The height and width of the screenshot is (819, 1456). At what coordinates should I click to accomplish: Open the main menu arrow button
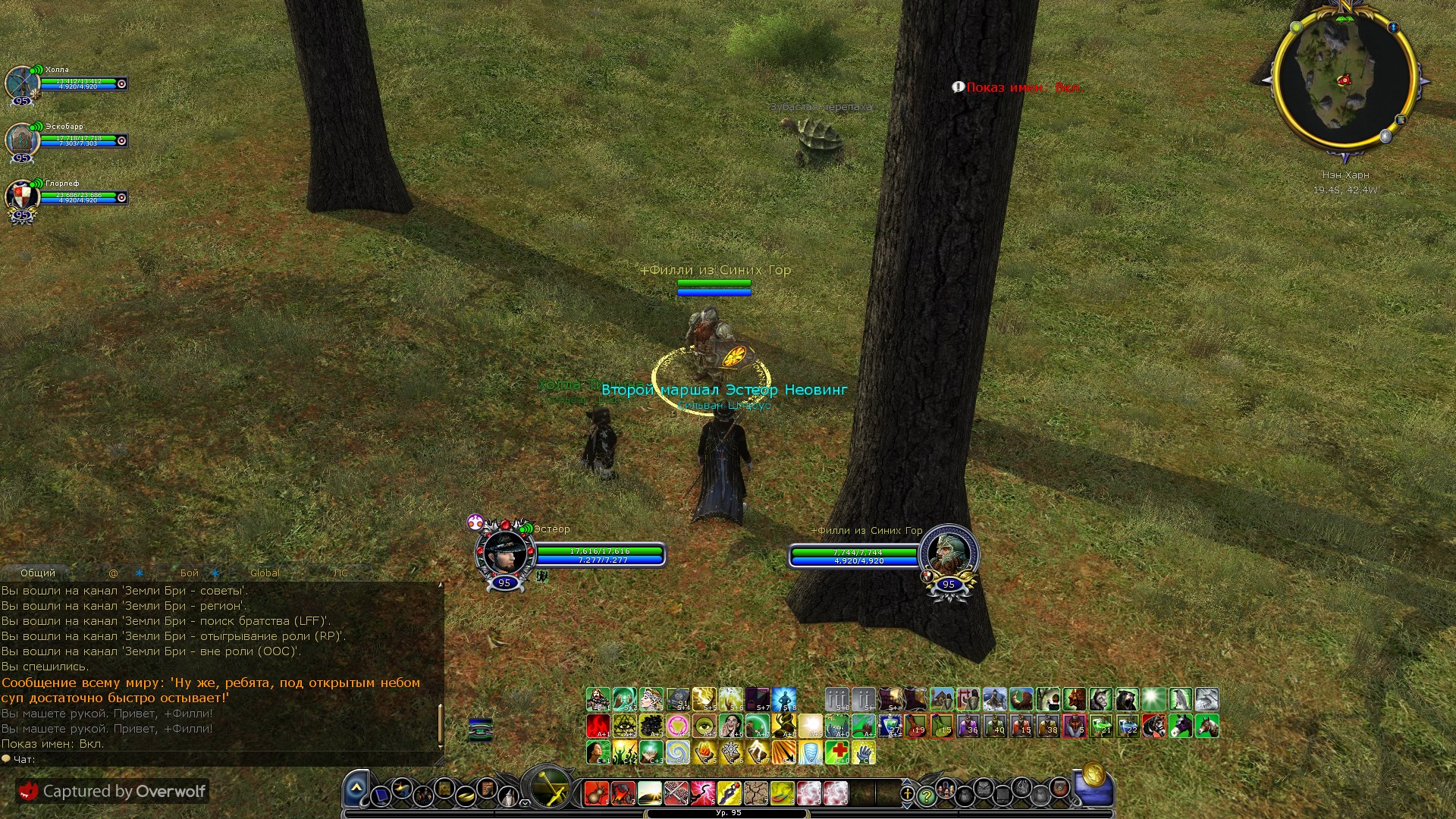pyautogui.click(x=356, y=789)
